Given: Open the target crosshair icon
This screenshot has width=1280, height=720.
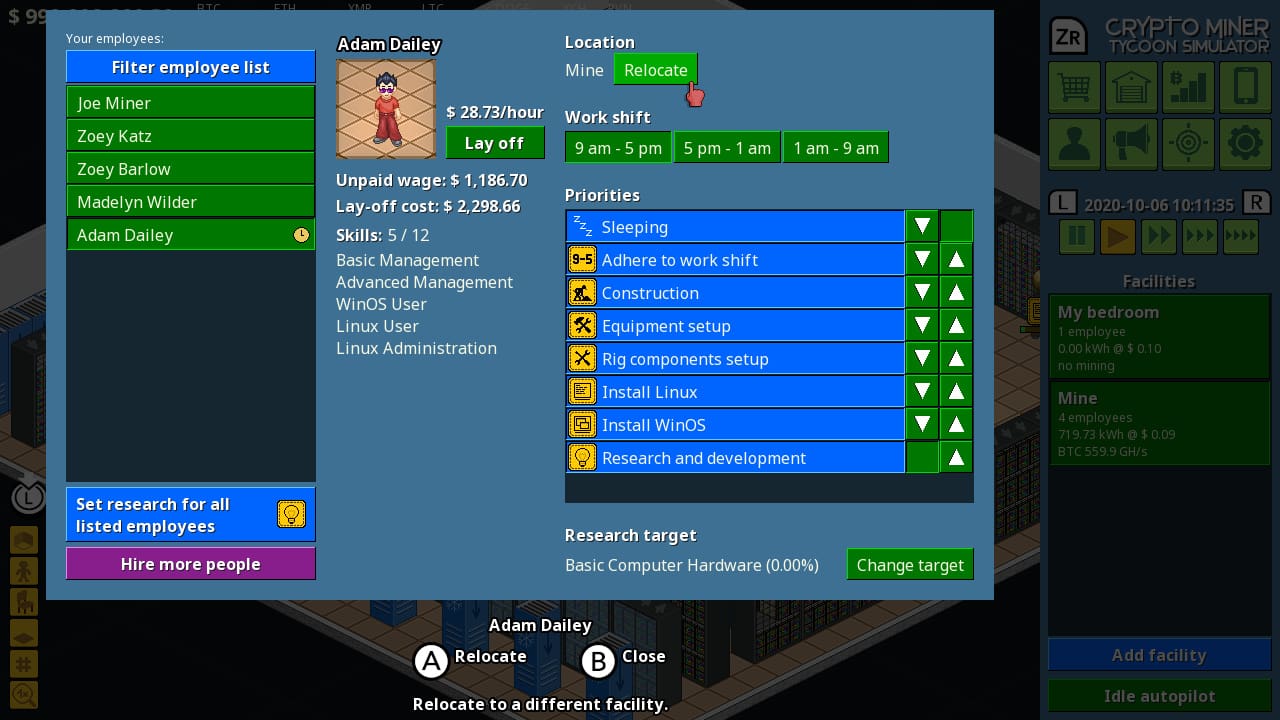Looking at the screenshot, I should coord(1188,143).
